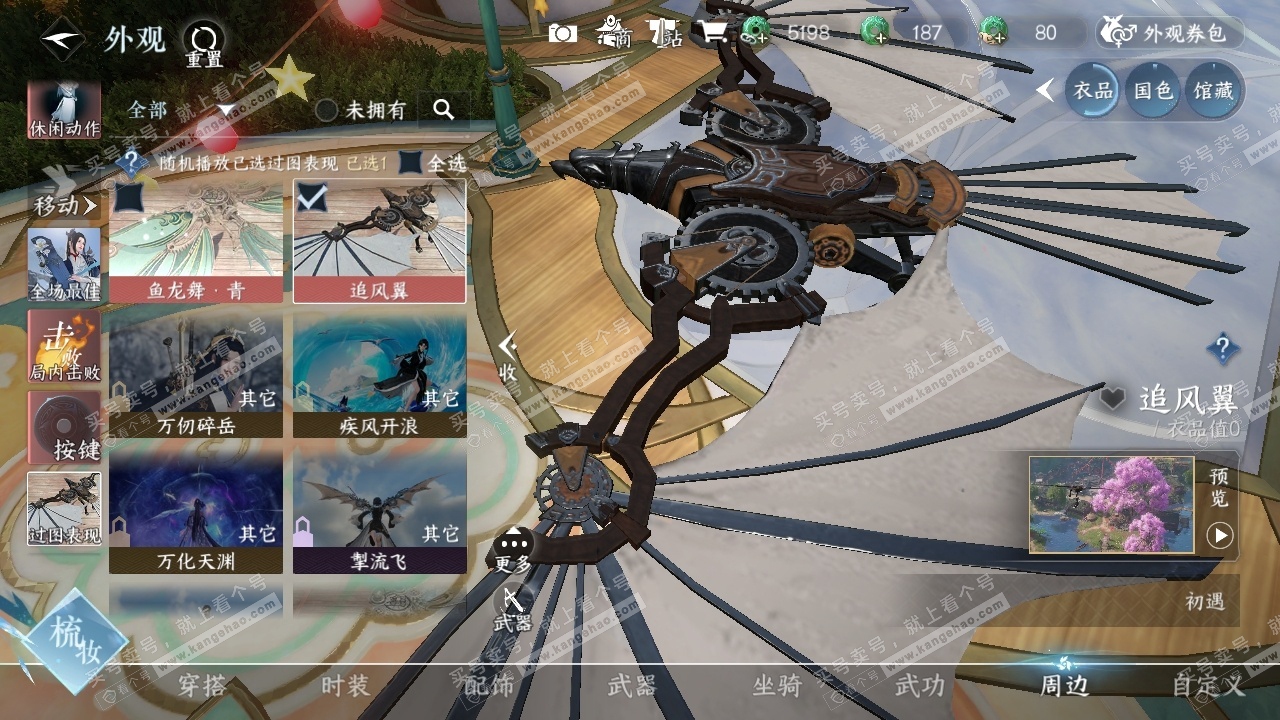The height and width of the screenshot is (720, 1280).
Task: Go back using the top-left arrow
Action: click(62, 40)
